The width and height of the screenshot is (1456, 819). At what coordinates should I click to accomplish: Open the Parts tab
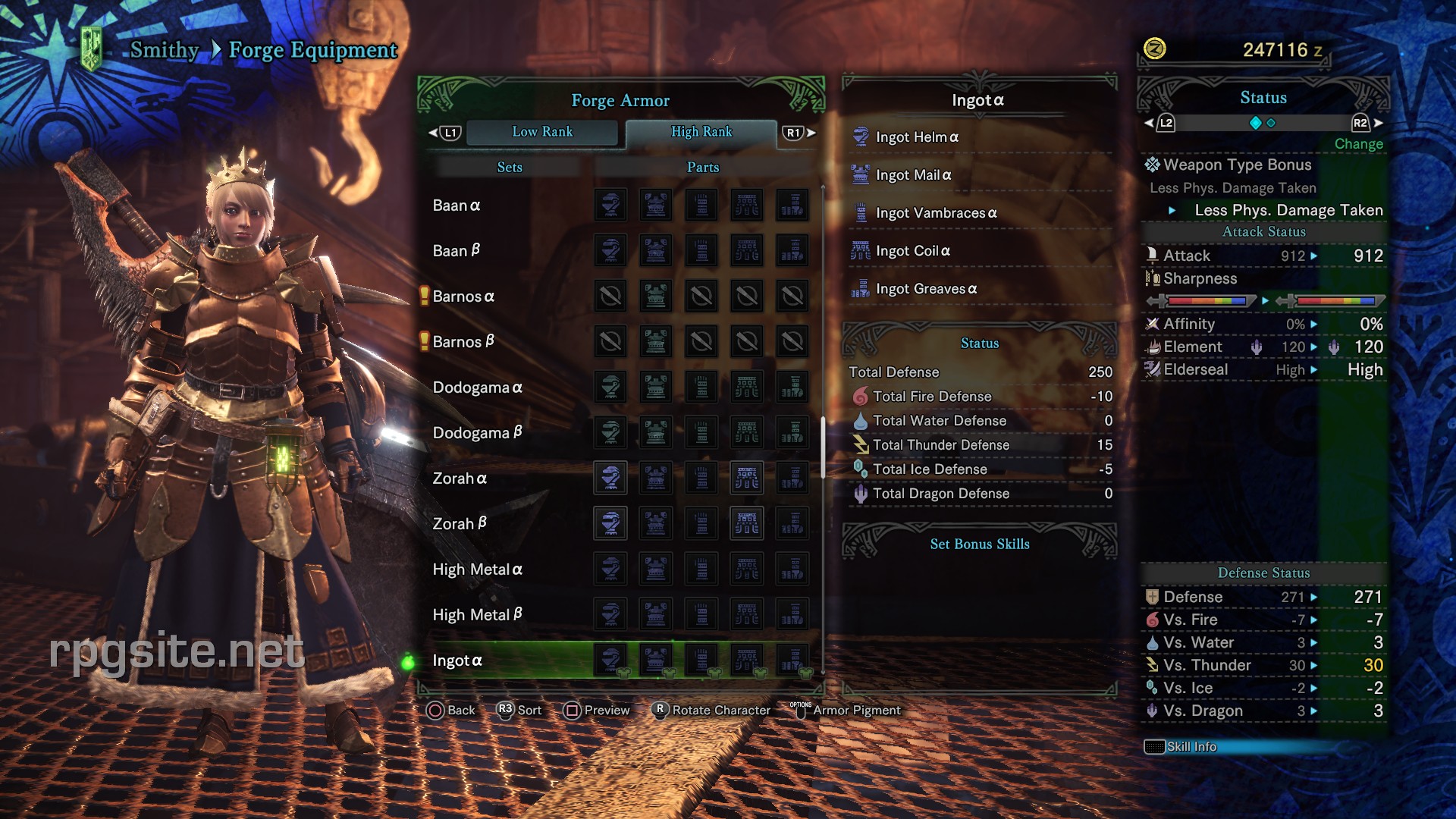701,167
